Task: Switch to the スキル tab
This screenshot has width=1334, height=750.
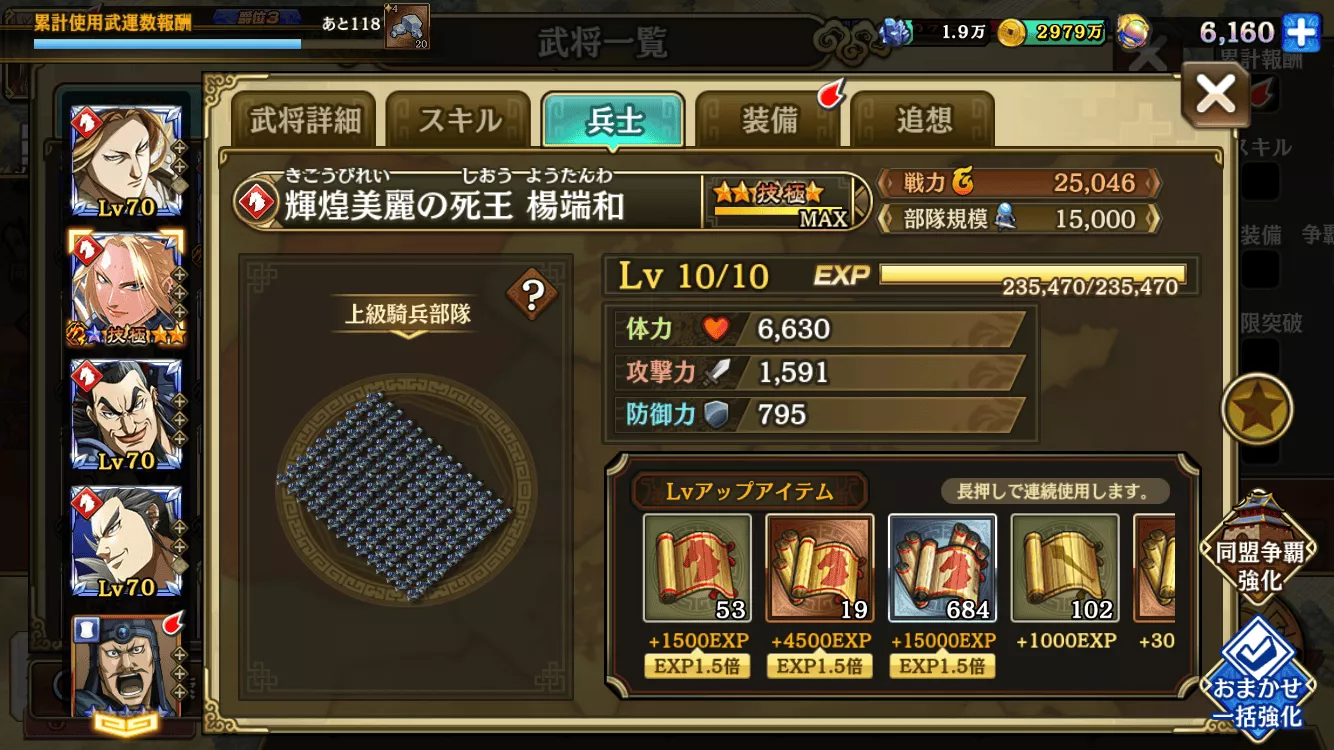Action: pyautogui.click(x=460, y=118)
